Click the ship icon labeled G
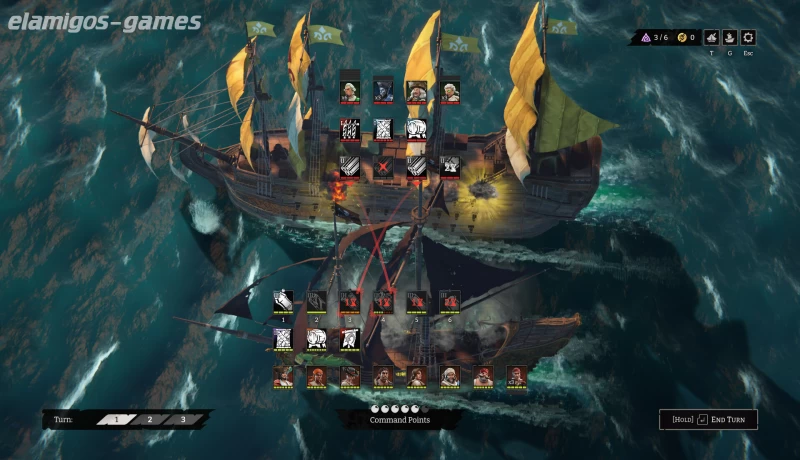Image resolution: width=800 pixels, height=460 pixels. (x=730, y=38)
